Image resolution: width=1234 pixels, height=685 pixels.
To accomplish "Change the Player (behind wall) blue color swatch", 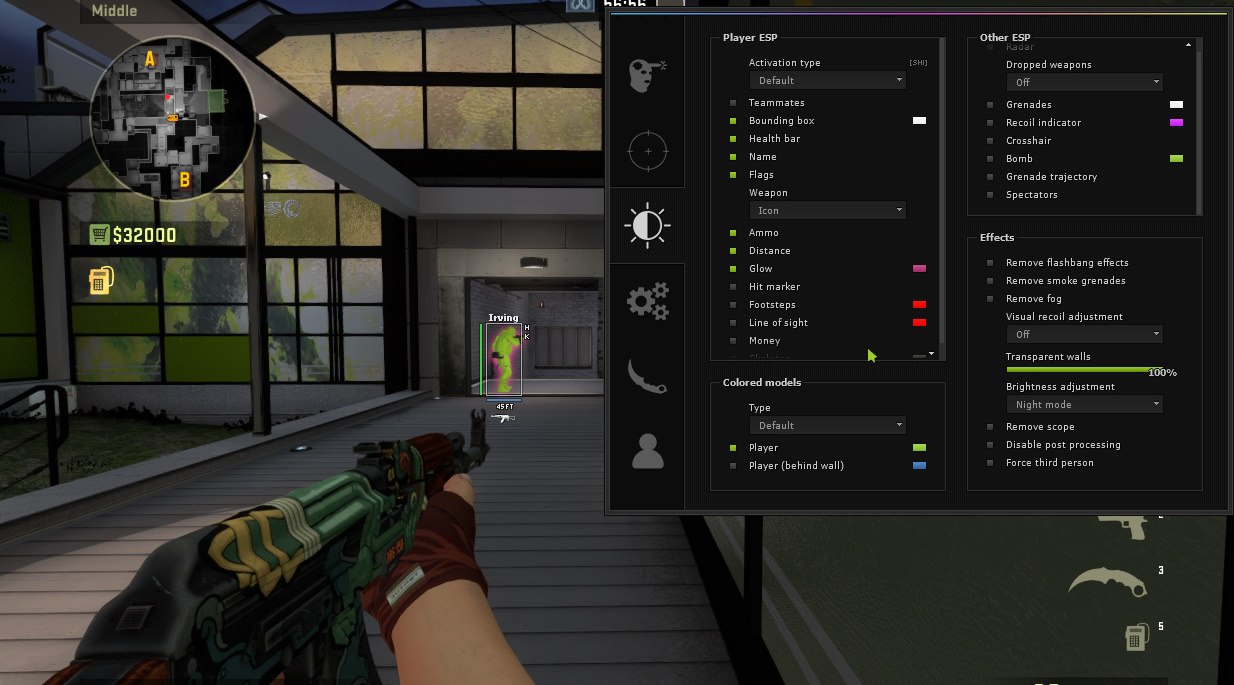I will pyautogui.click(x=919, y=466).
